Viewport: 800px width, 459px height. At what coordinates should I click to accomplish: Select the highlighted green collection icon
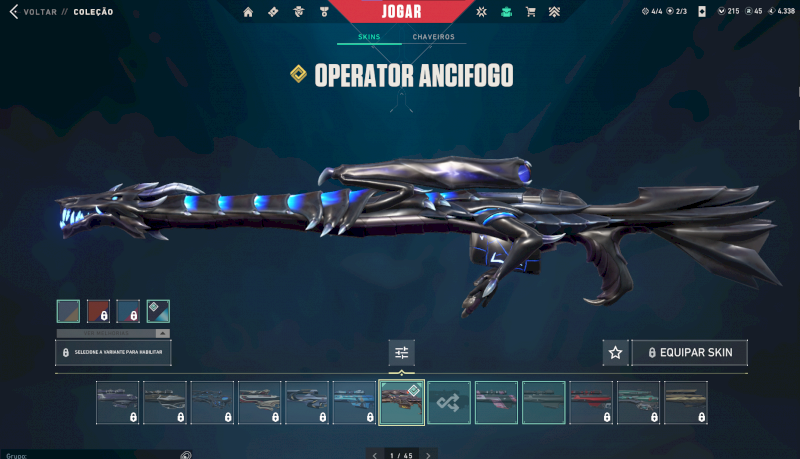click(506, 12)
